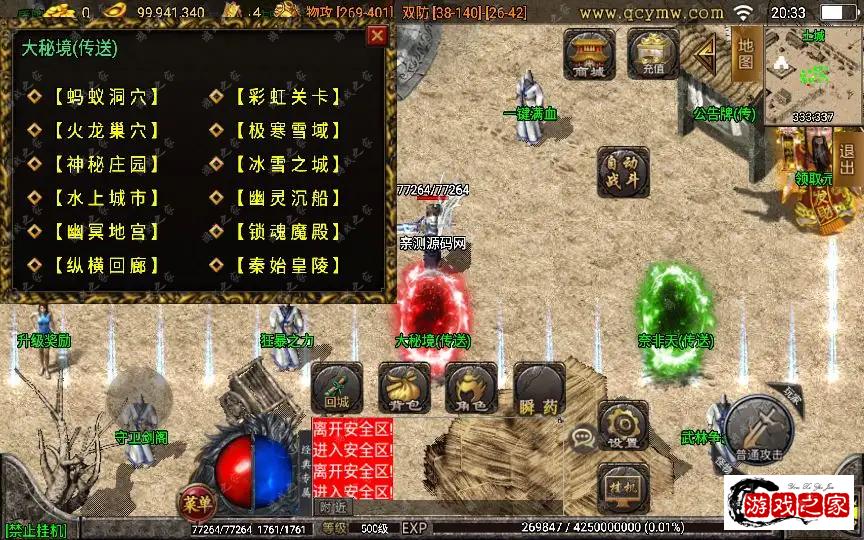Teleport to 极寒雪域
This screenshot has height=540, width=864.
click(x=281, y=130)
